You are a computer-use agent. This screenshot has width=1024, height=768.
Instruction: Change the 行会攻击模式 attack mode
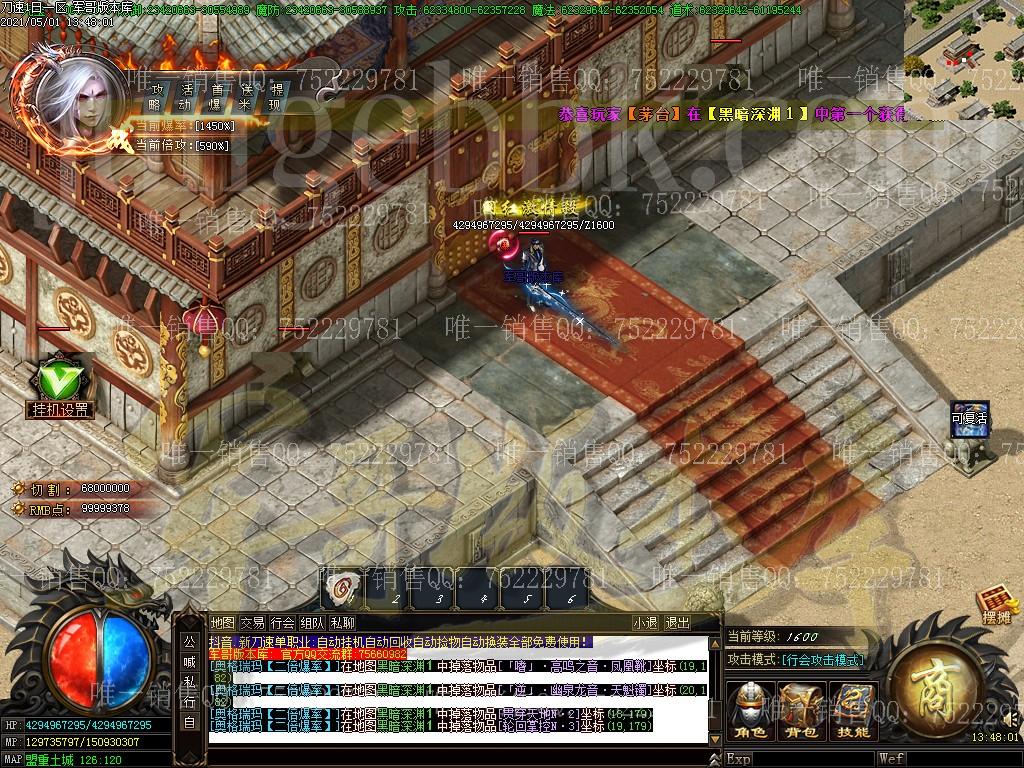(x=823, y=660)
